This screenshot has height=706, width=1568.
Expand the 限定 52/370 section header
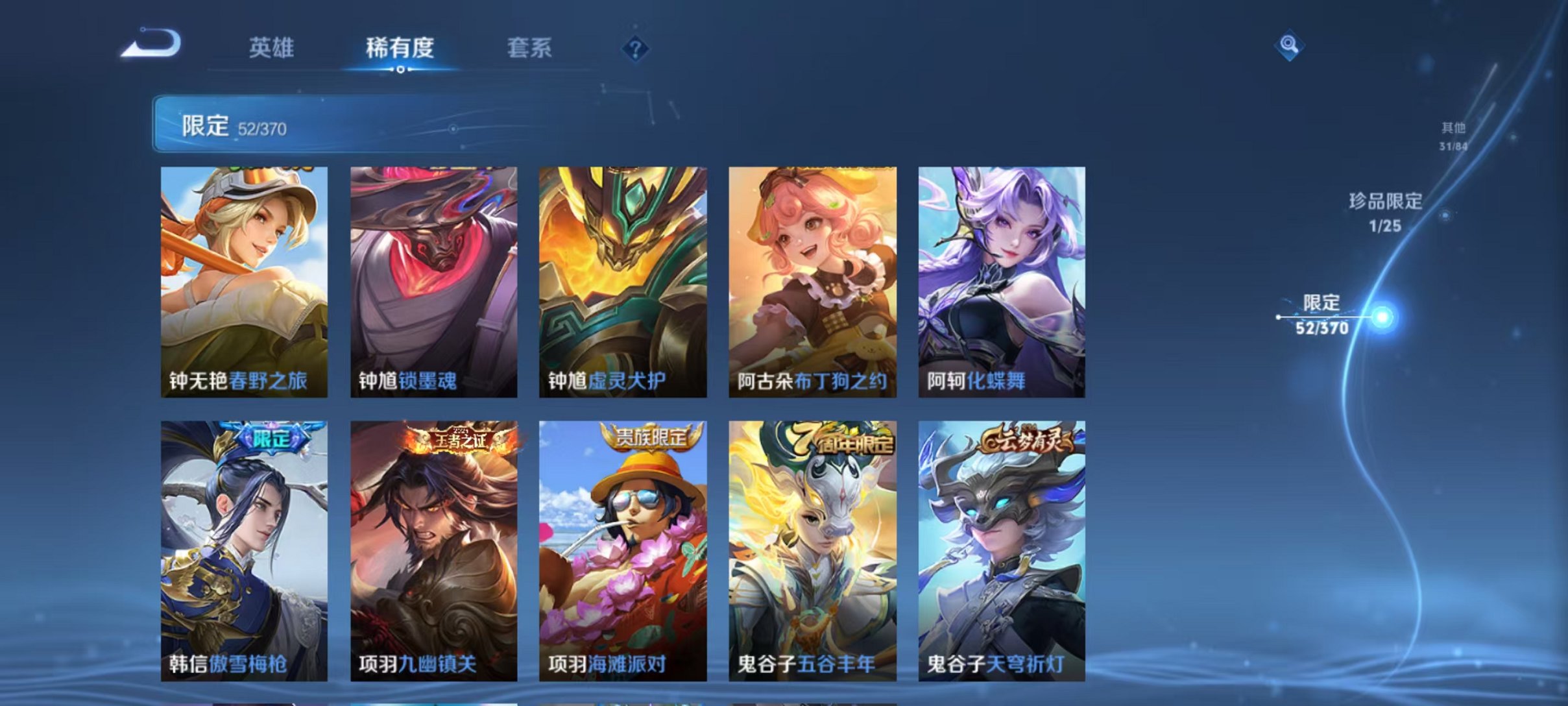(x=240, y=127)
